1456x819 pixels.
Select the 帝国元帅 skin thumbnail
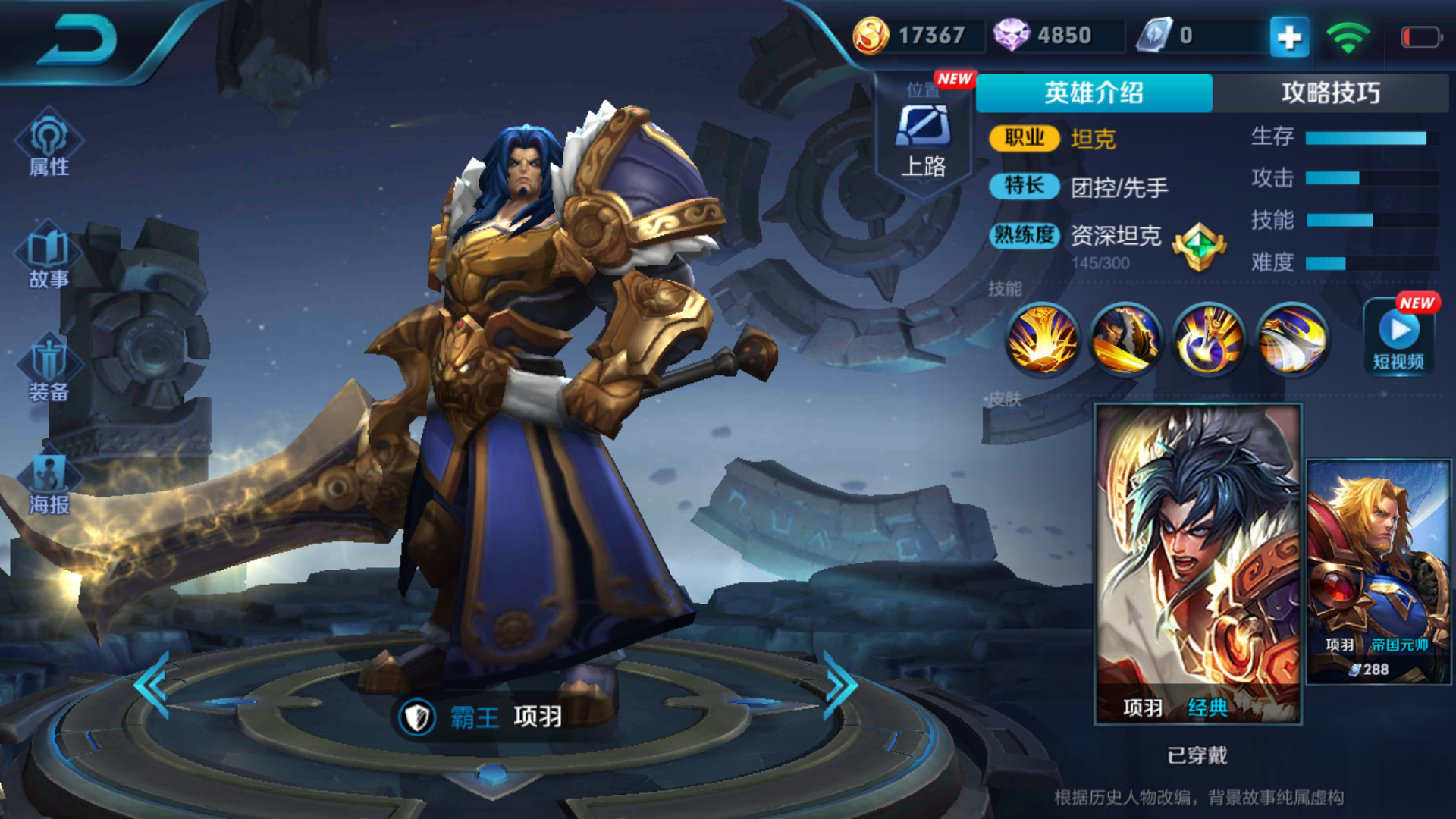(x=1379, y=570)
